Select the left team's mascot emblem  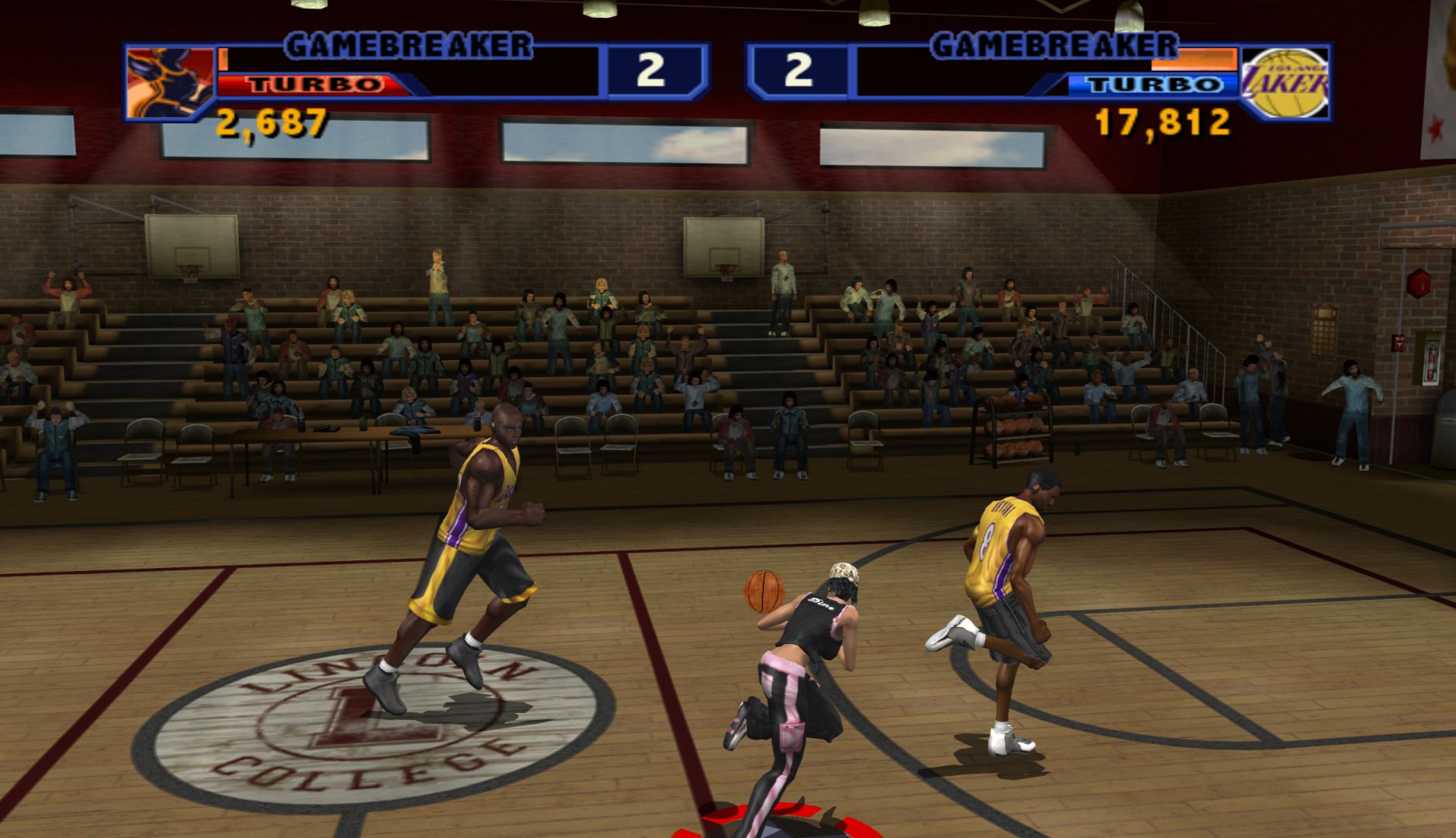coord(170,82)
